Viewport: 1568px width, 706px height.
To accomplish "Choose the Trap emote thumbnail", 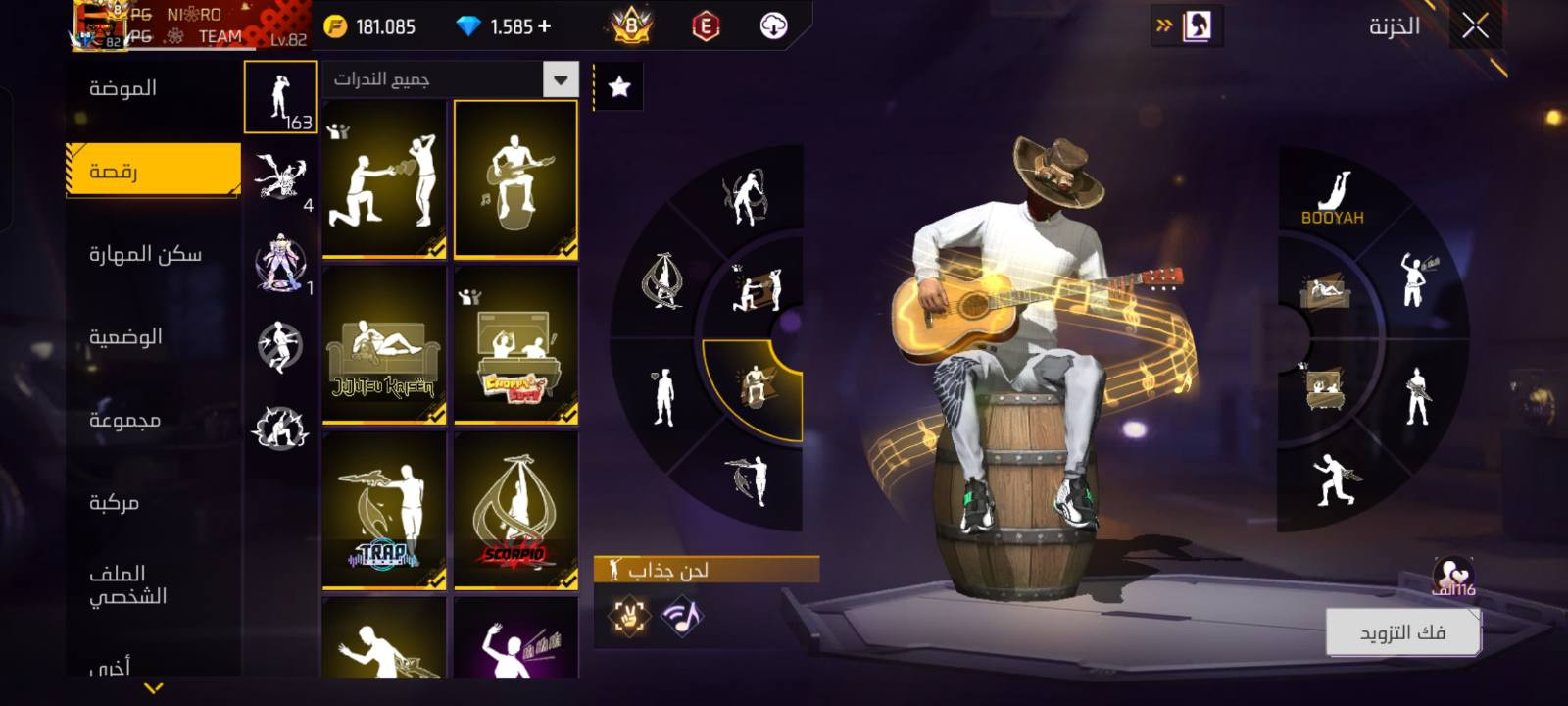I will click(x=384, y=510).
